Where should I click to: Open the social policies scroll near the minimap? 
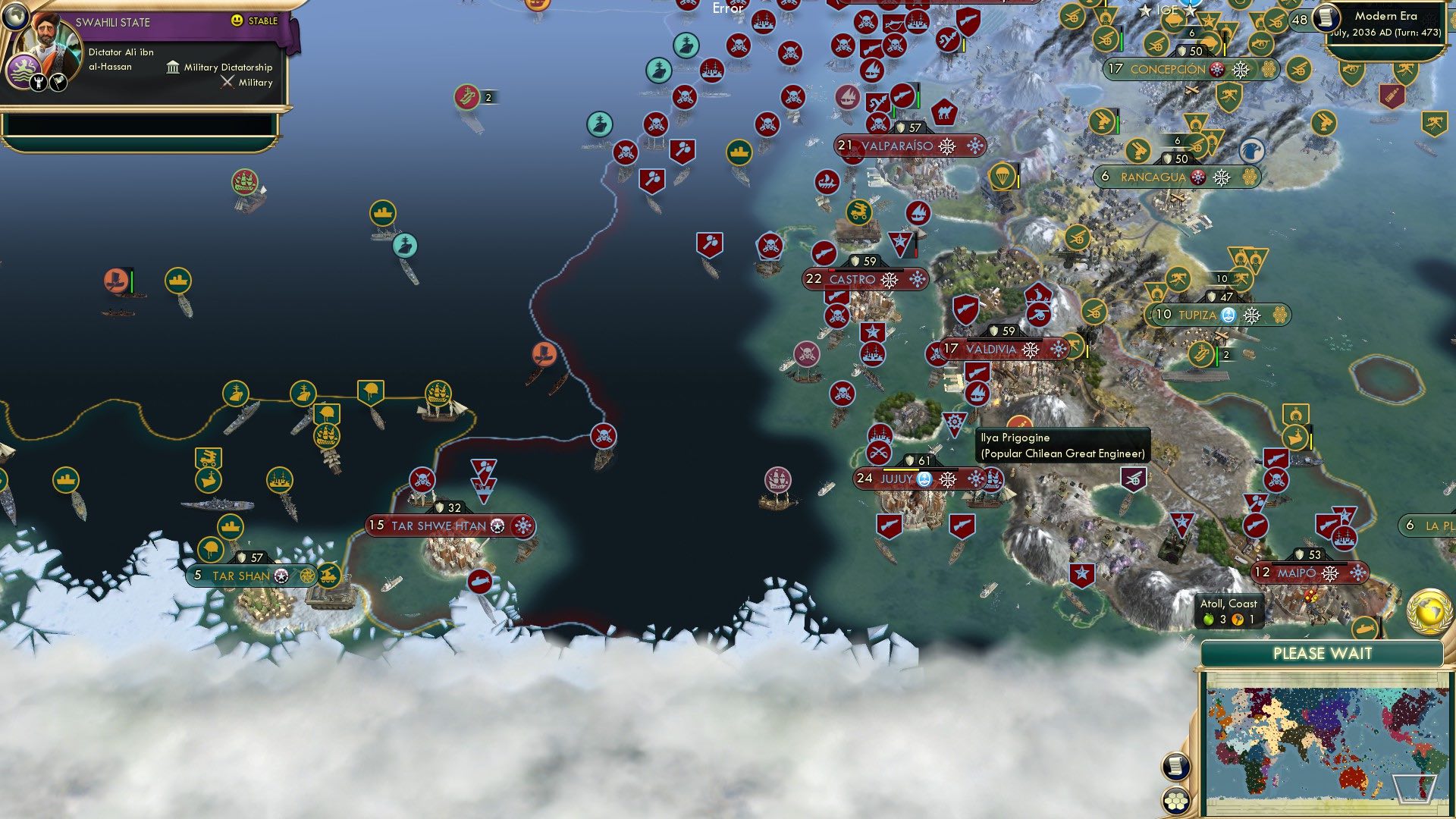1175,766
